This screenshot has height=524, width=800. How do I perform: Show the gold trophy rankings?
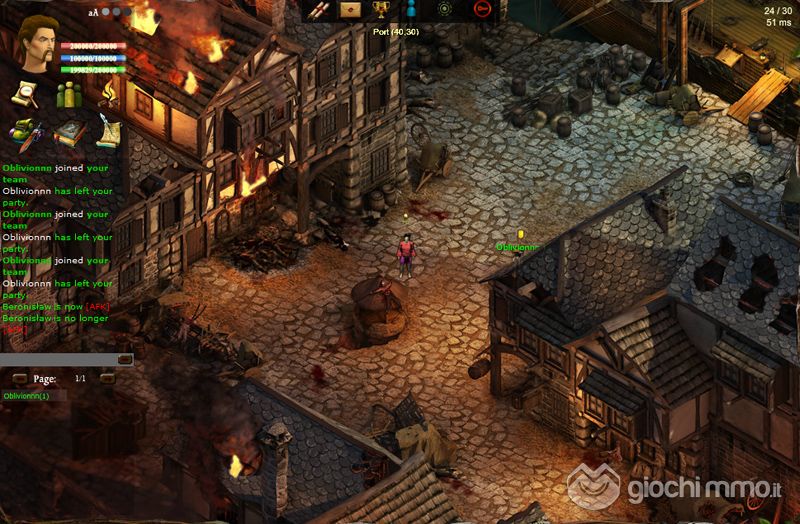coord(381,10)
